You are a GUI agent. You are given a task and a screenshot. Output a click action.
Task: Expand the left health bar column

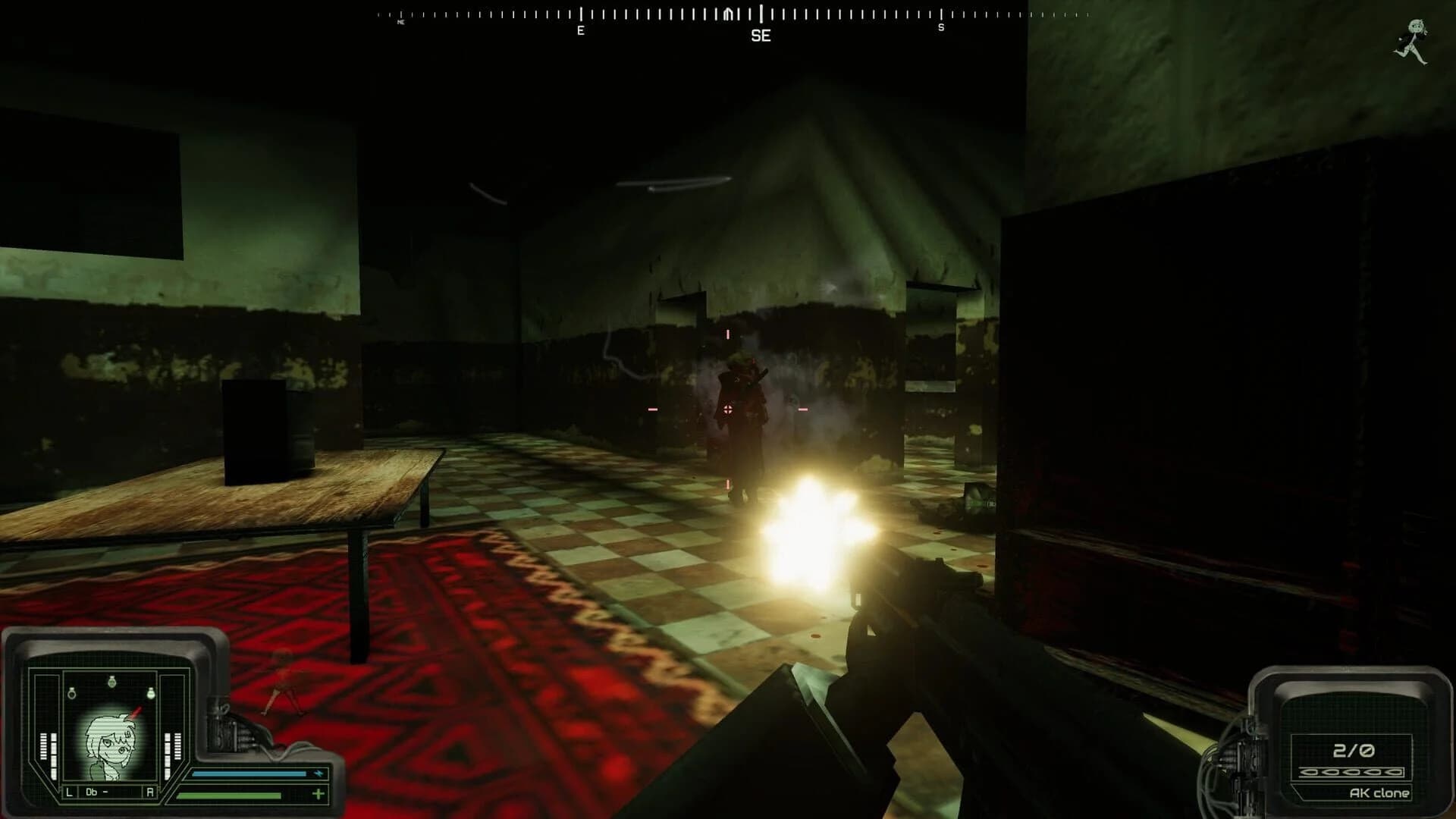click(x=43, y=751)
